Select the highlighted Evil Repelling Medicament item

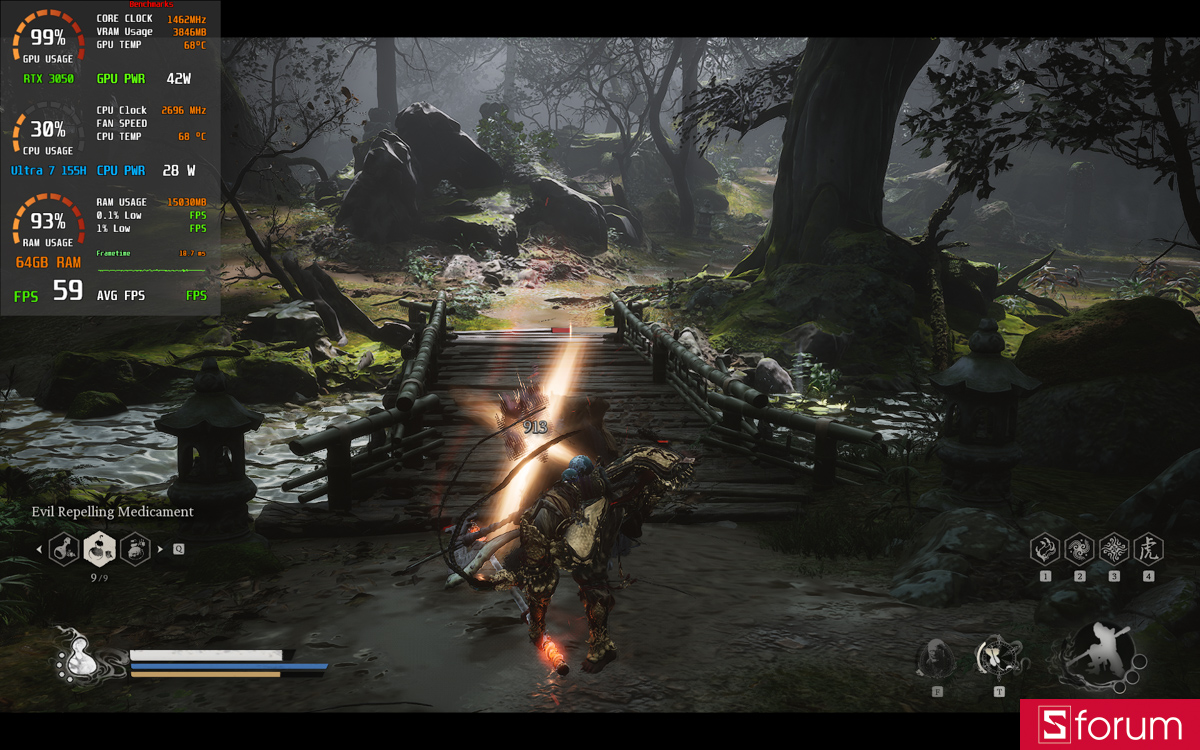99,548
